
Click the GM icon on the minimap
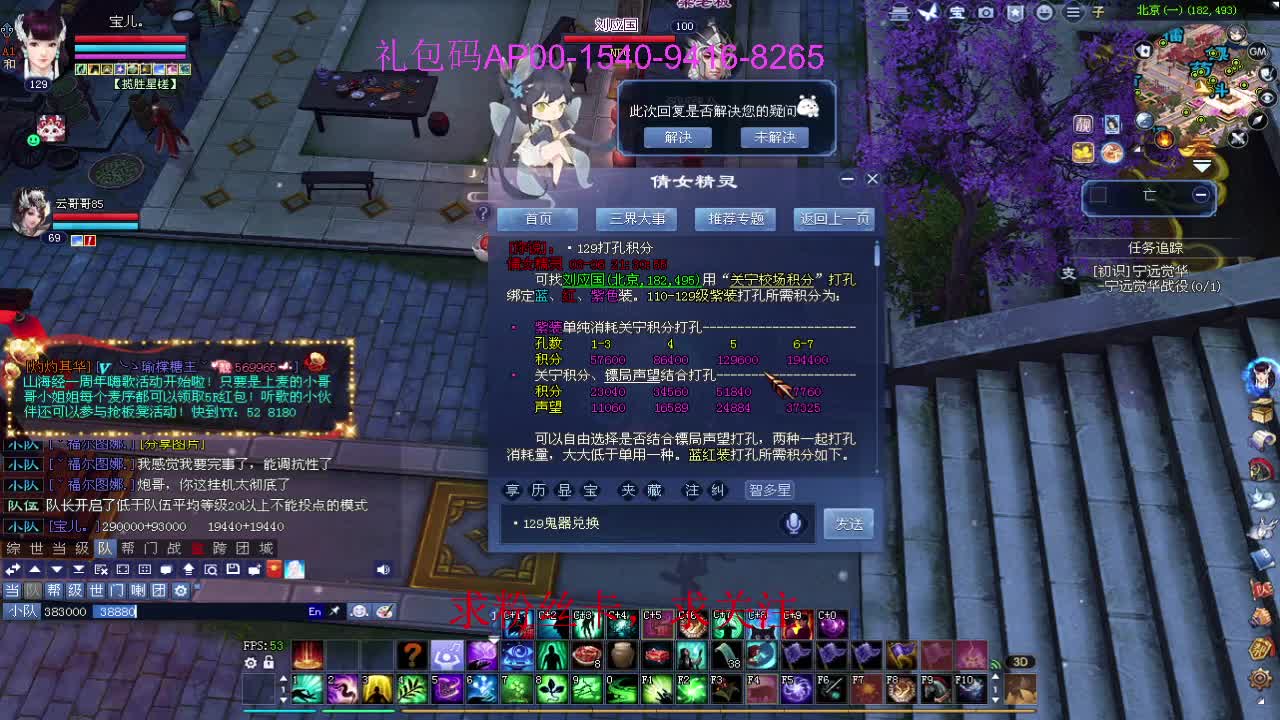pyautogui.click(x=1258, y=52)
